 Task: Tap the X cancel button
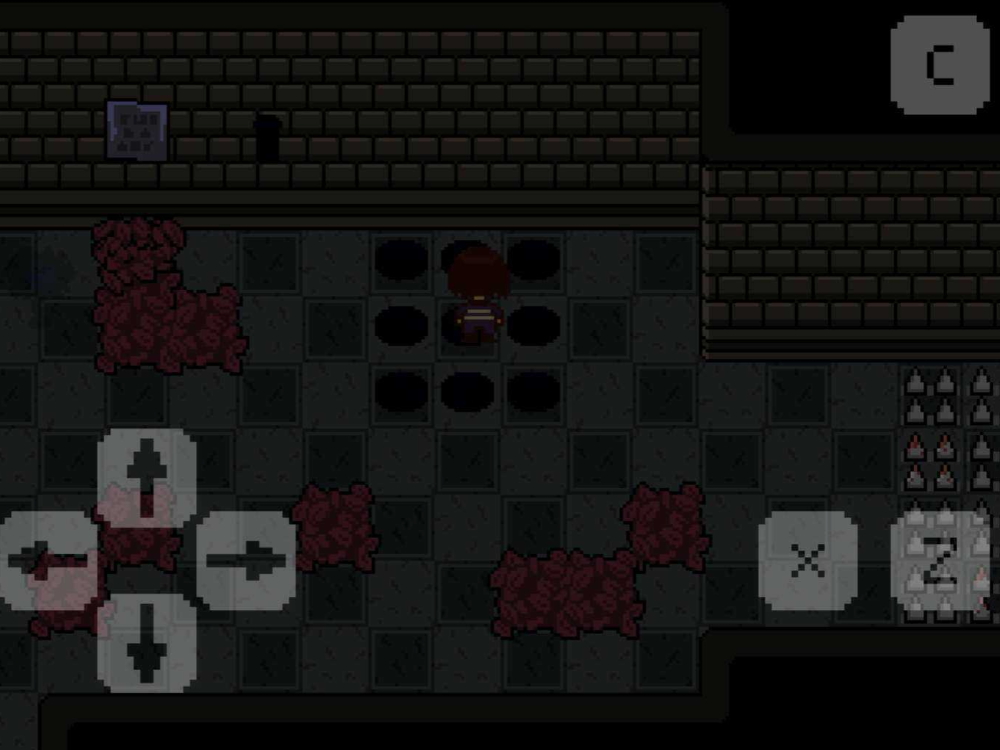(x=807, y=561)
